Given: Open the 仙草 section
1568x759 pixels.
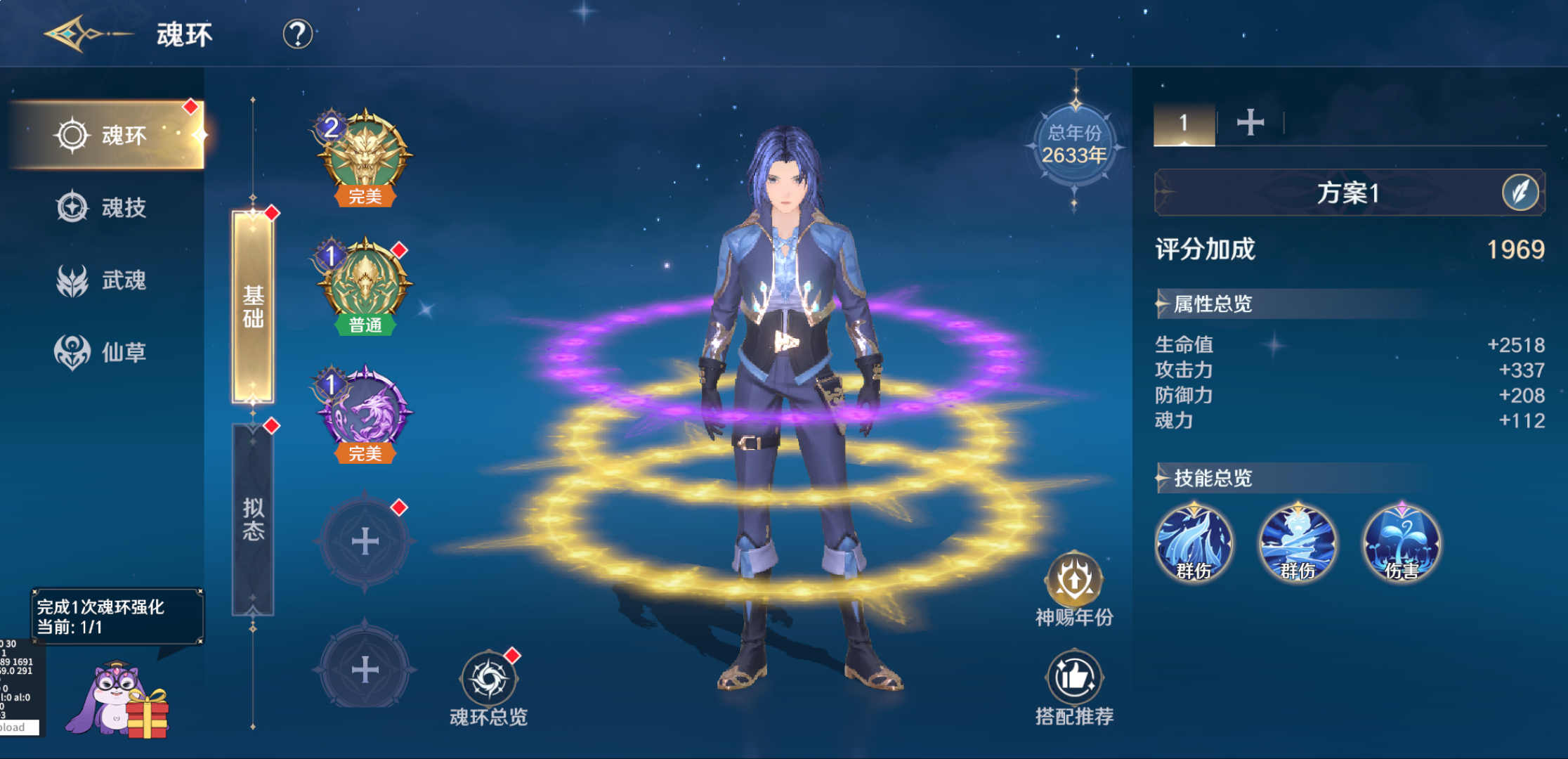Looking at the screenshot, I should tap(105, 351).
